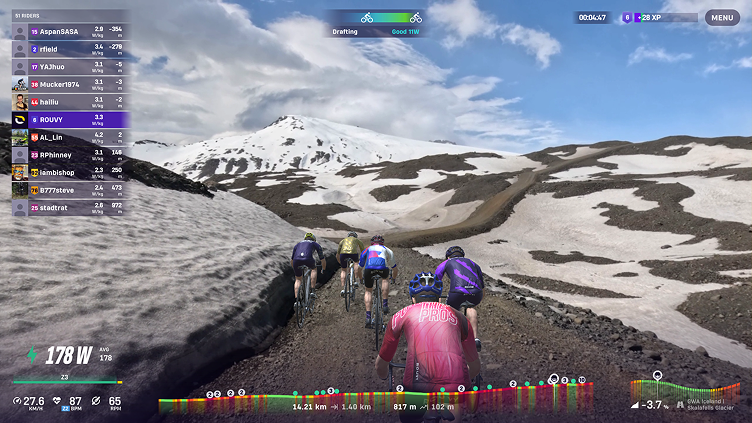752x423 pixels.
Task: Select rider AspanSASA in the list
Action: point(69,32)
